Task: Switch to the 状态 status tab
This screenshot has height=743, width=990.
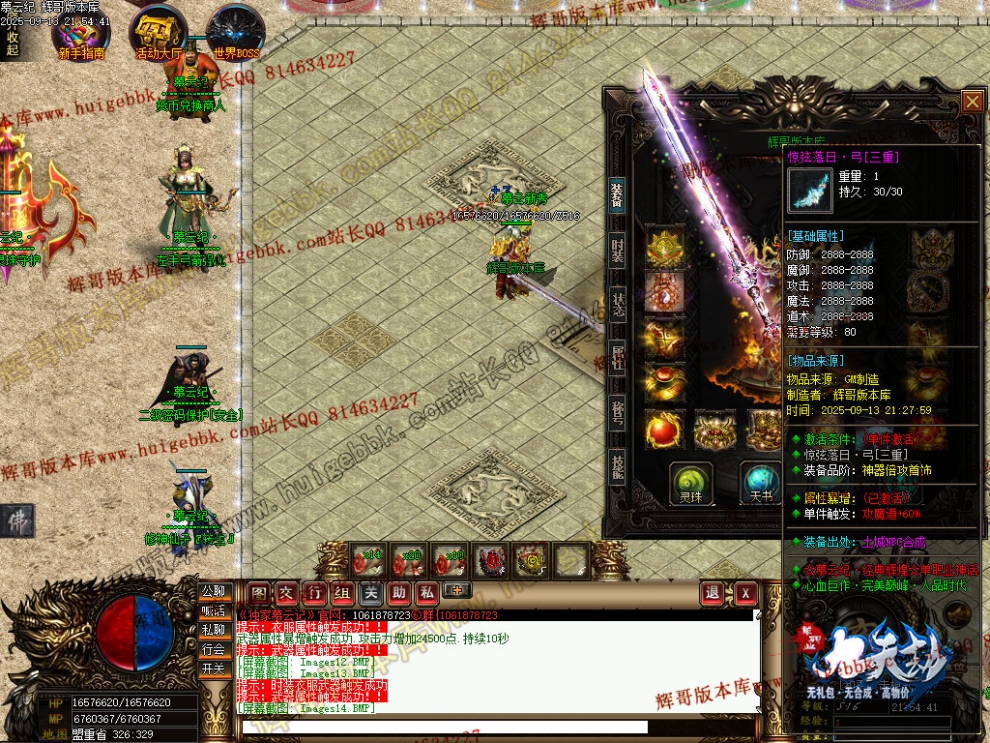Action: tap(618, 305)
